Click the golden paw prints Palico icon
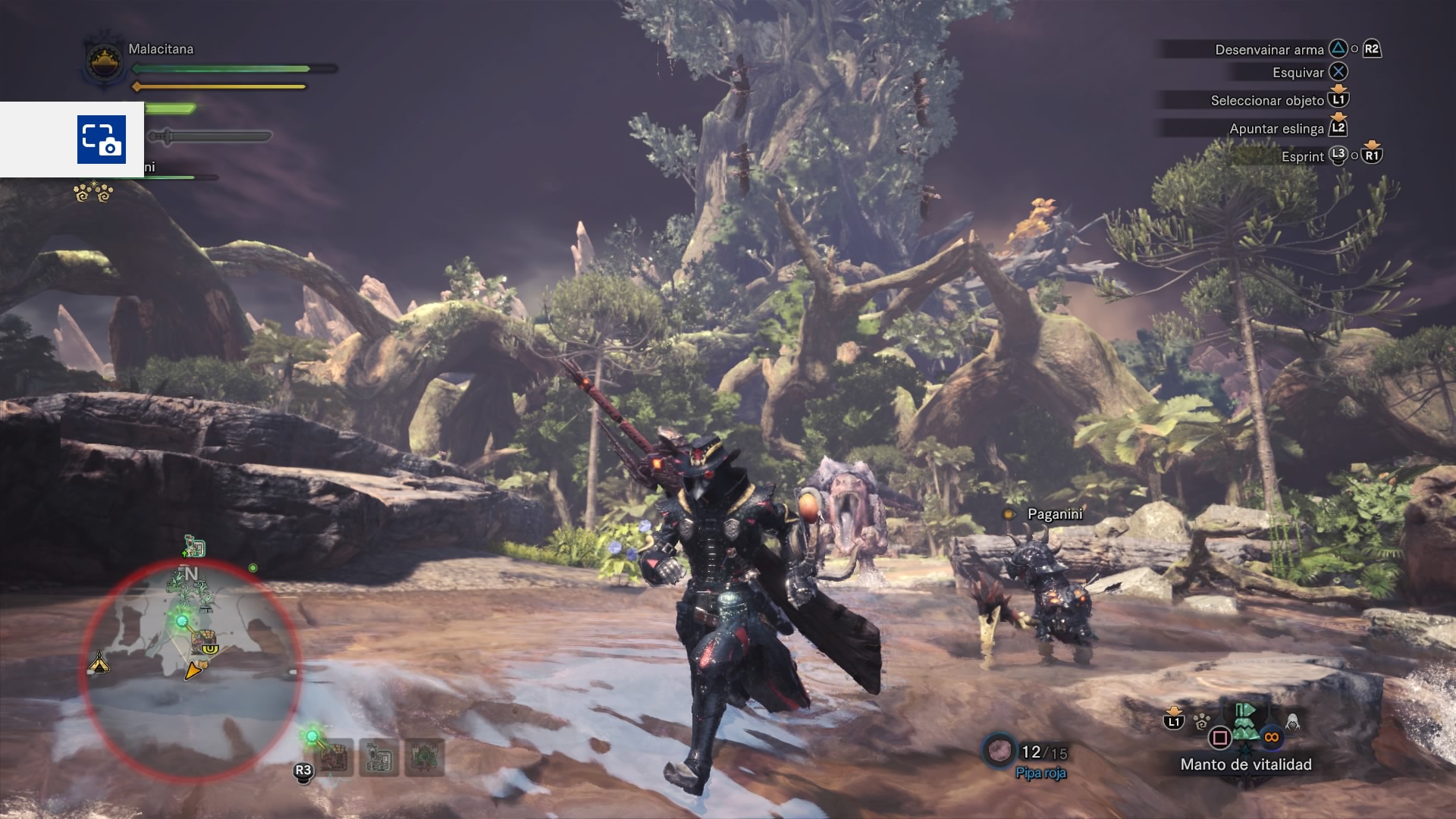The height and width of the screenshot is (819, 1456). point(93,192)
